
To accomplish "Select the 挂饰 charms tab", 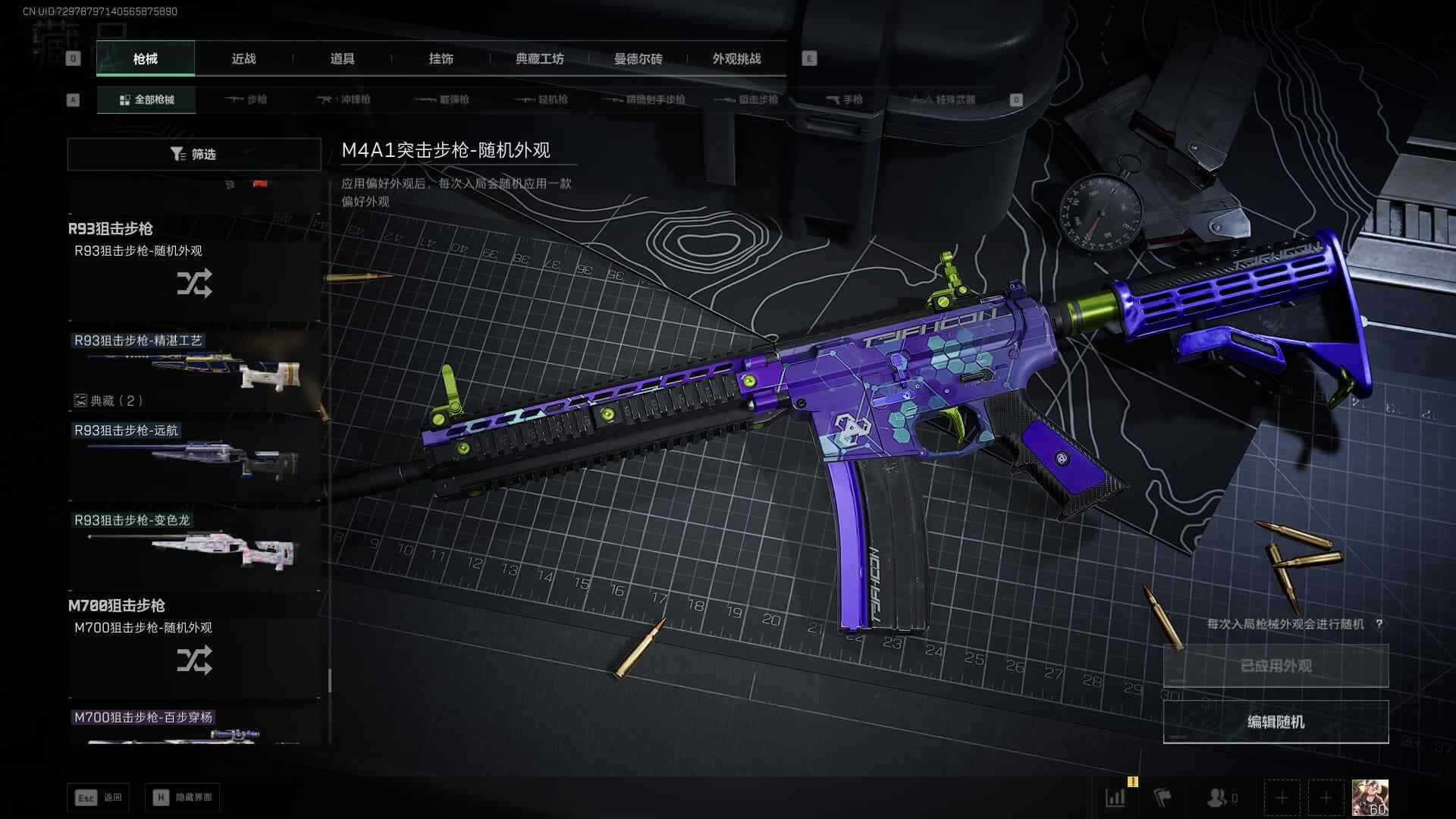I will [x=441, y=59].
